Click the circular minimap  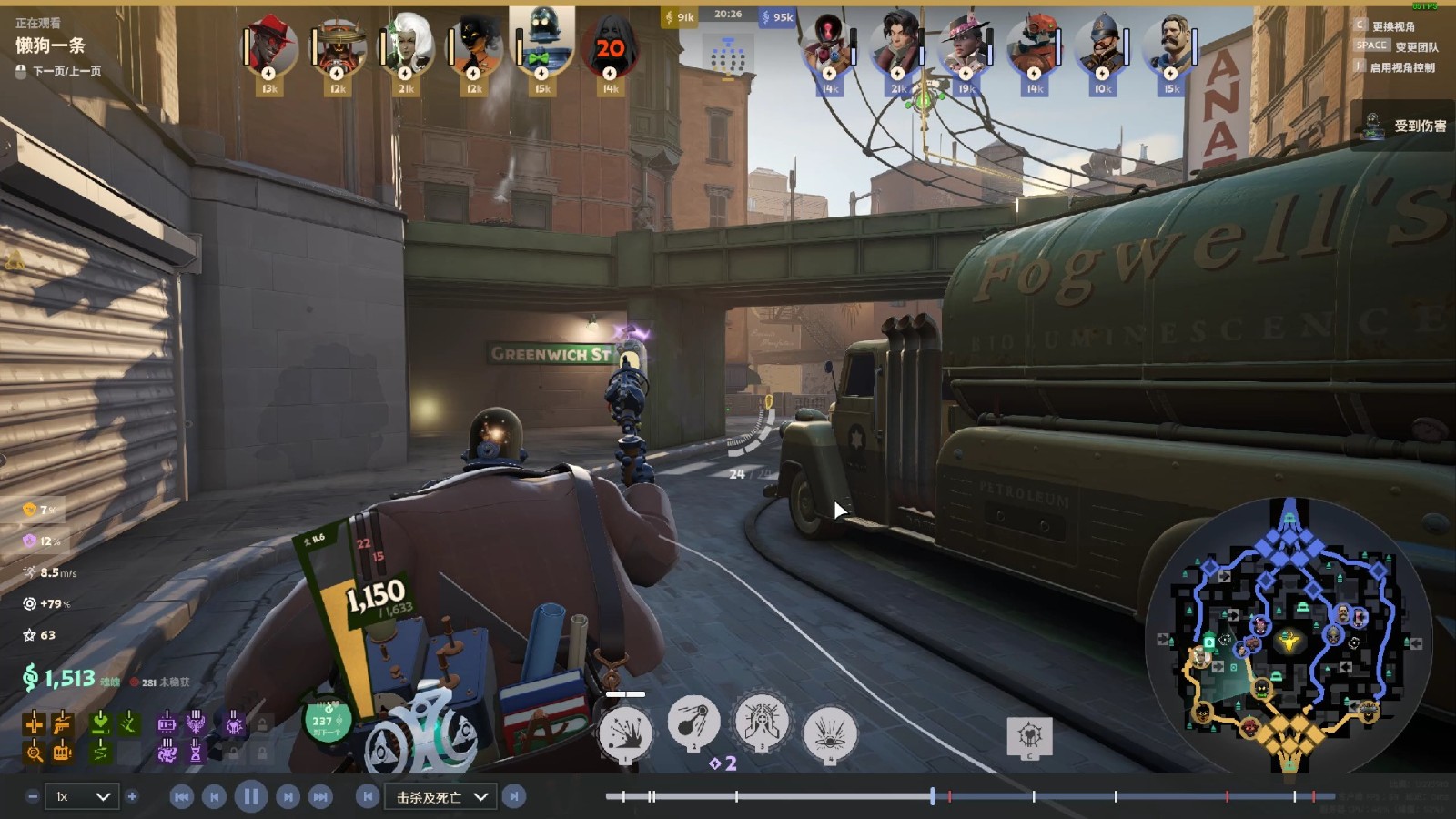(1289, 635)
